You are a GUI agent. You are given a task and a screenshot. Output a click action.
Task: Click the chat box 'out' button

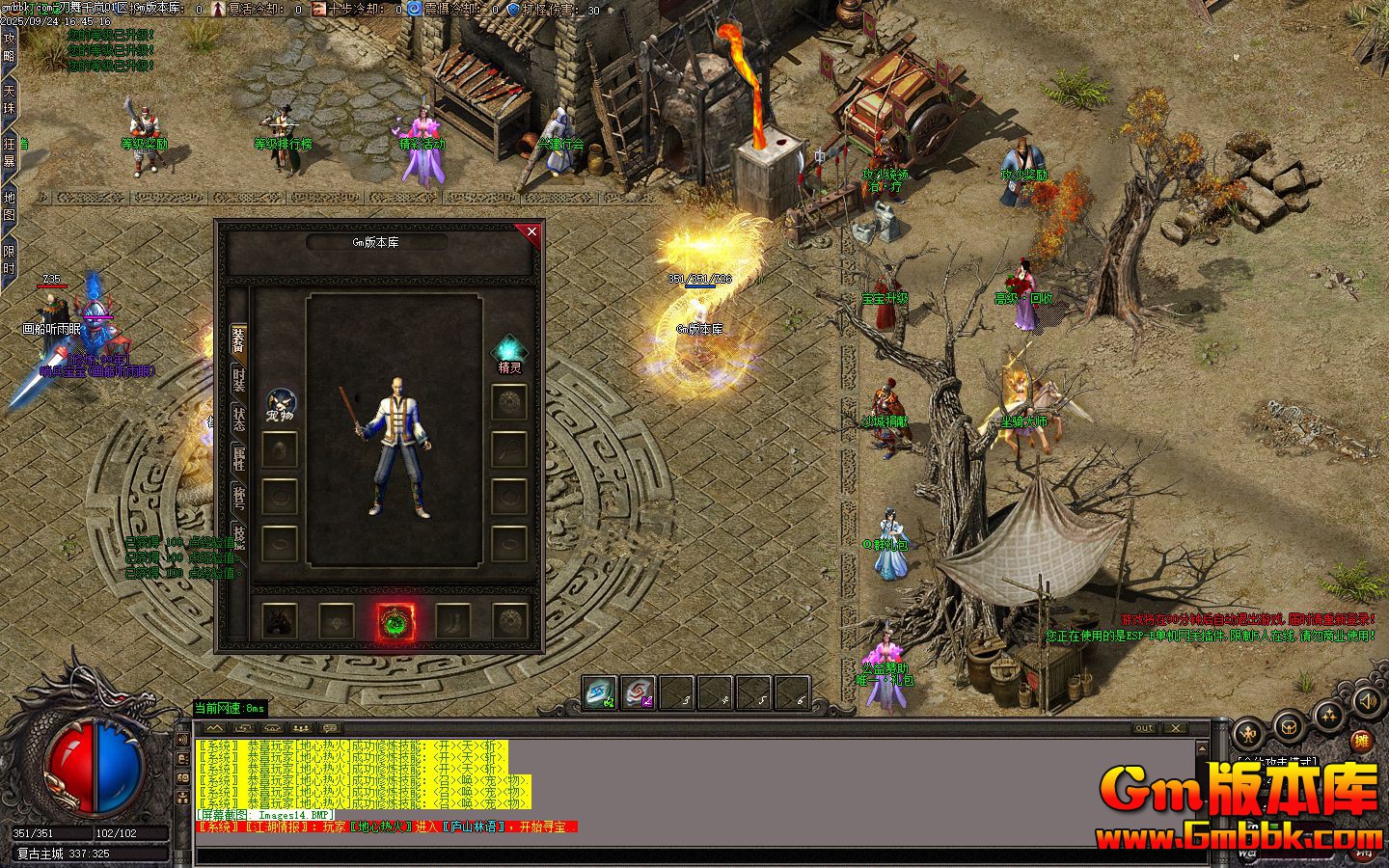(x=1144, y=728)
